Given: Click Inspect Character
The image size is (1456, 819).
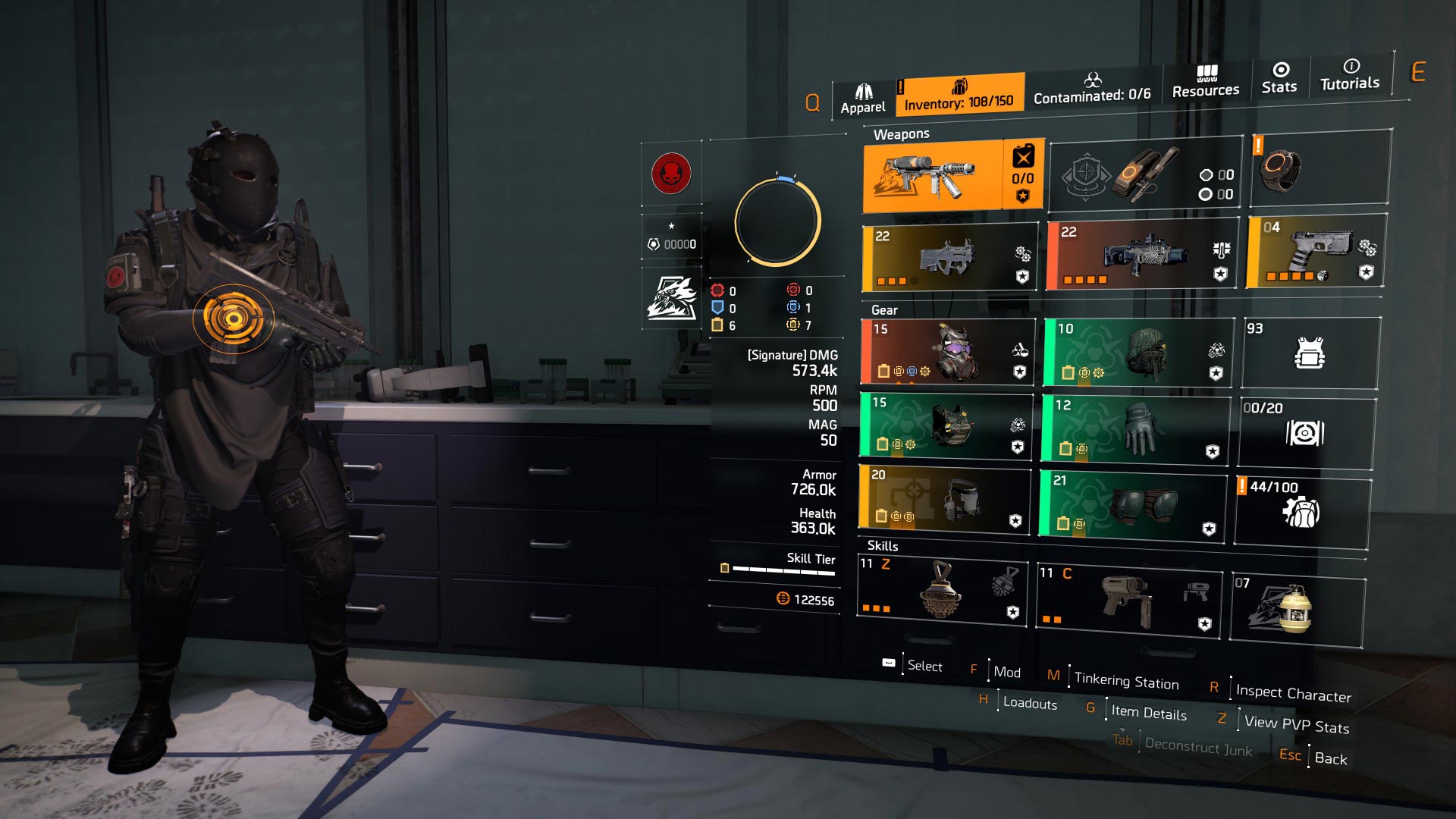Looking at the screenshot, I should coord(1293,693).
